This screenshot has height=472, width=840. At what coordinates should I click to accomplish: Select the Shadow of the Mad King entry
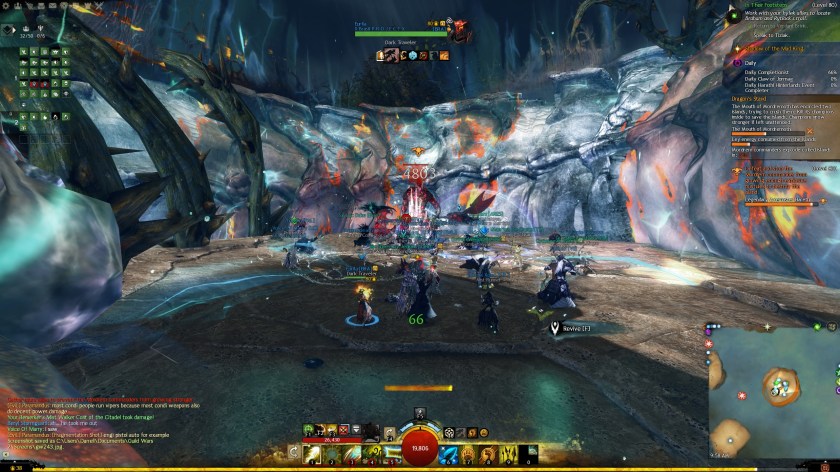click(x=769, y=48)
